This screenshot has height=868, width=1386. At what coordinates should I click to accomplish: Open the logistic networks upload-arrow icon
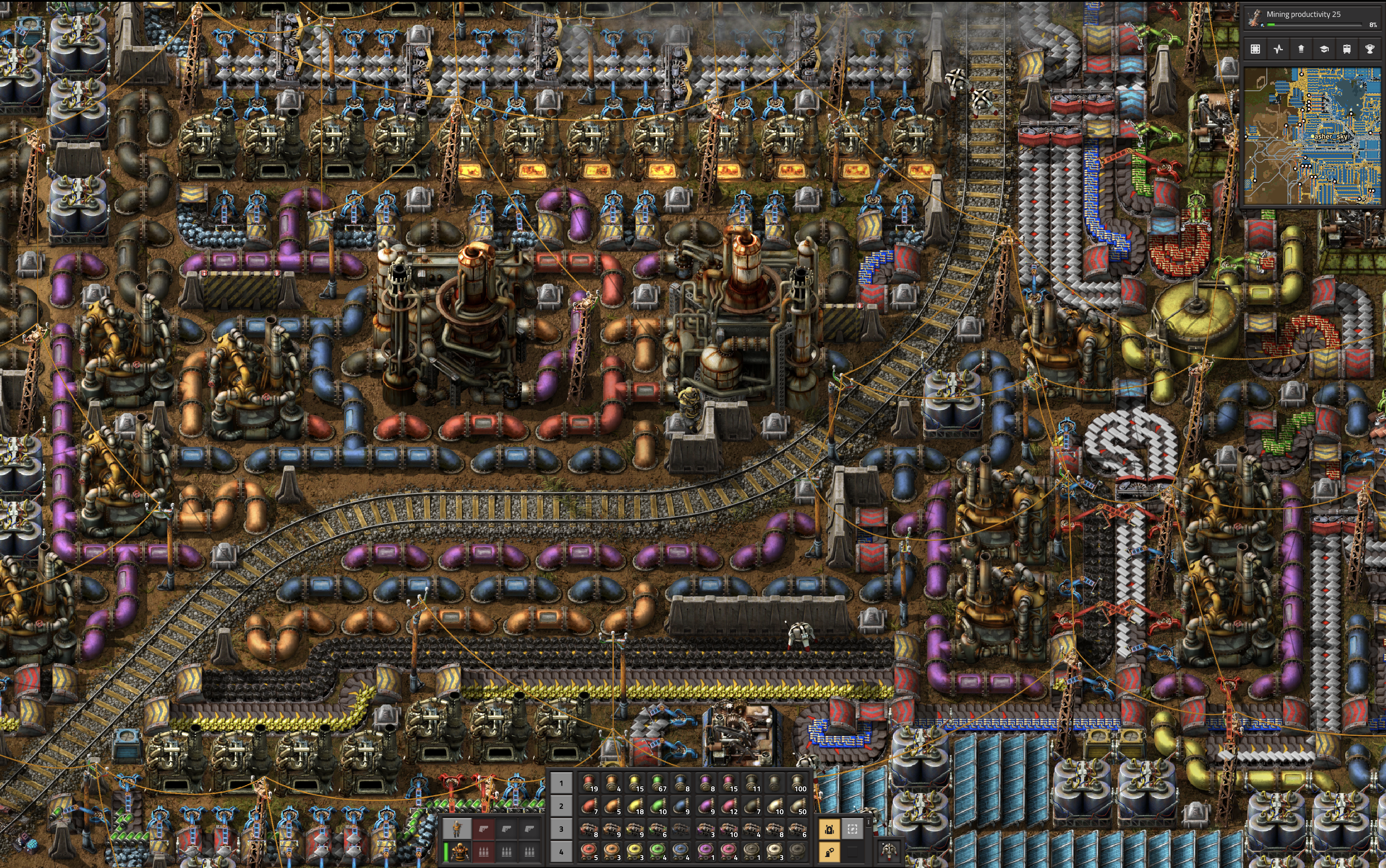1301,49
